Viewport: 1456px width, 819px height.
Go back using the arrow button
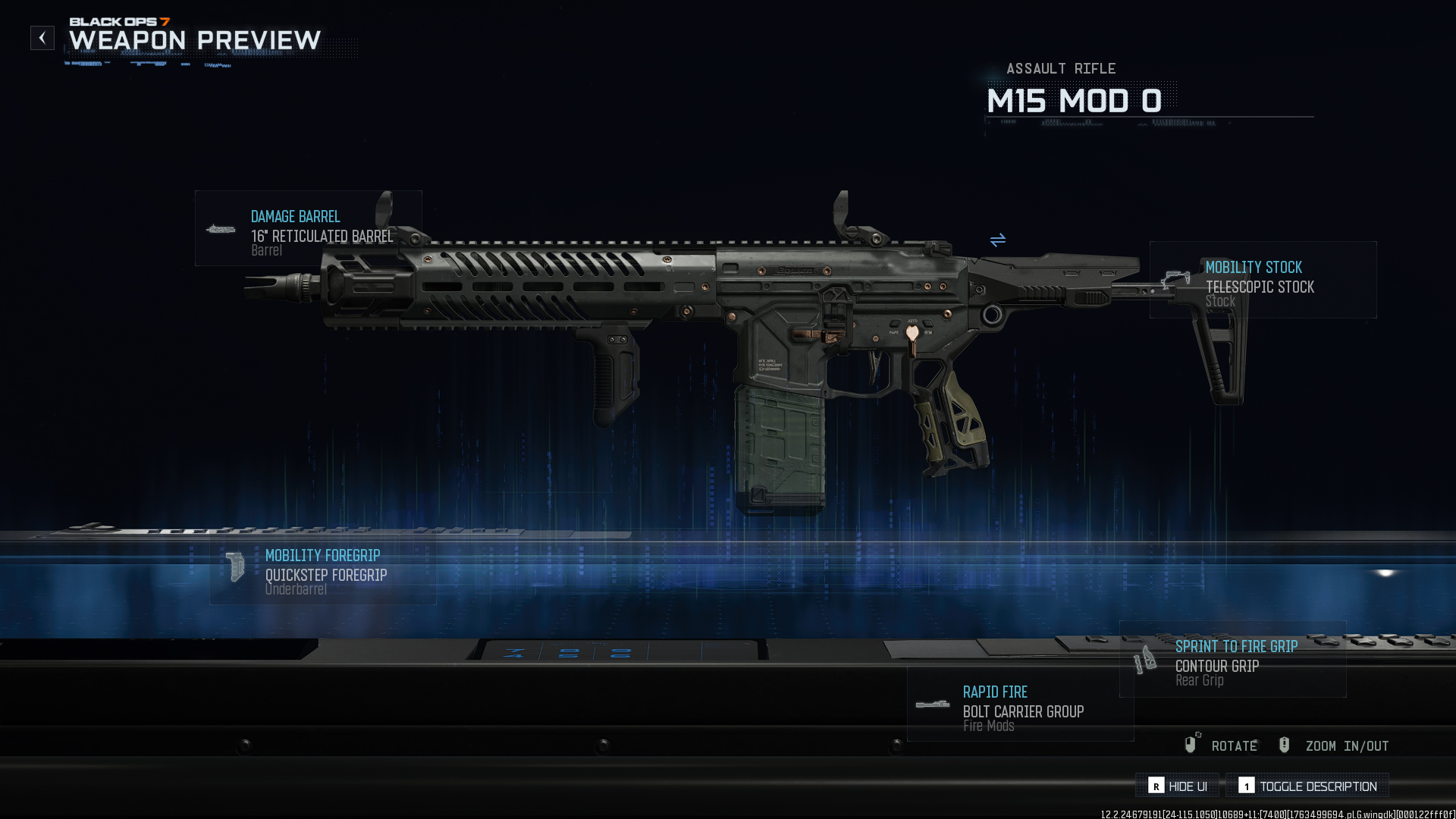42,38
